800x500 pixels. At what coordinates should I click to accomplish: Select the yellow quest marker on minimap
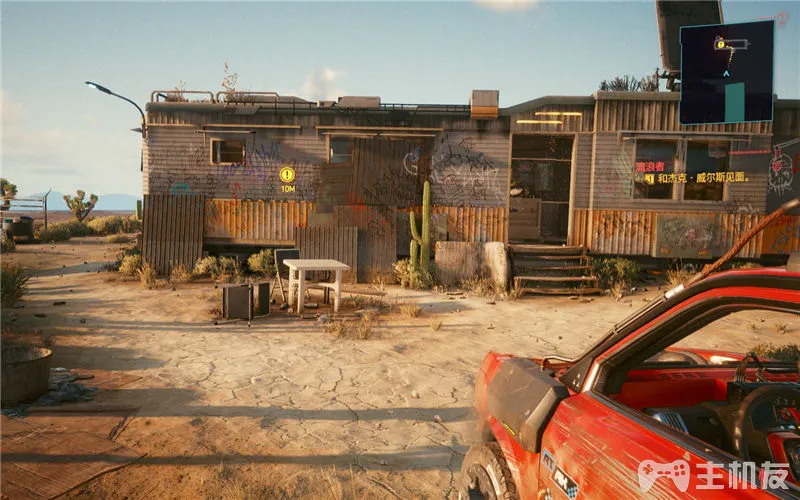[x=720, y=43]
